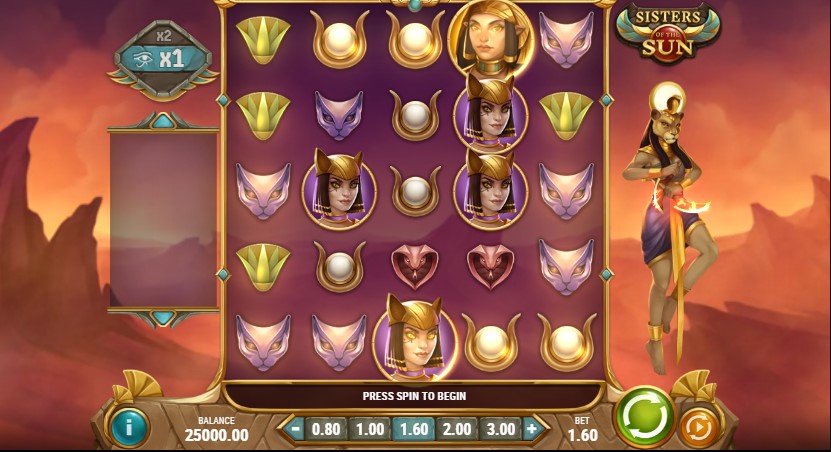Image resolution: width=831 pixels, height=452 pixels.
Task: Open the blue info paytable button
Action: point(129,427)
